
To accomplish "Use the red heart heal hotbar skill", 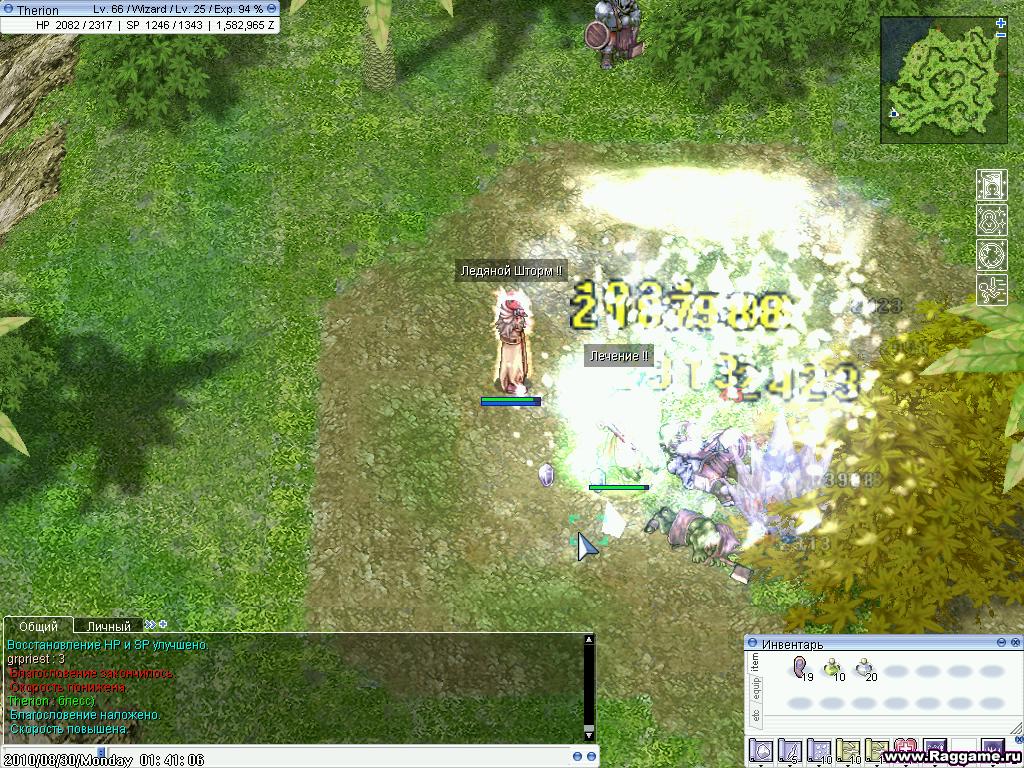I will [x=907, y=749].
